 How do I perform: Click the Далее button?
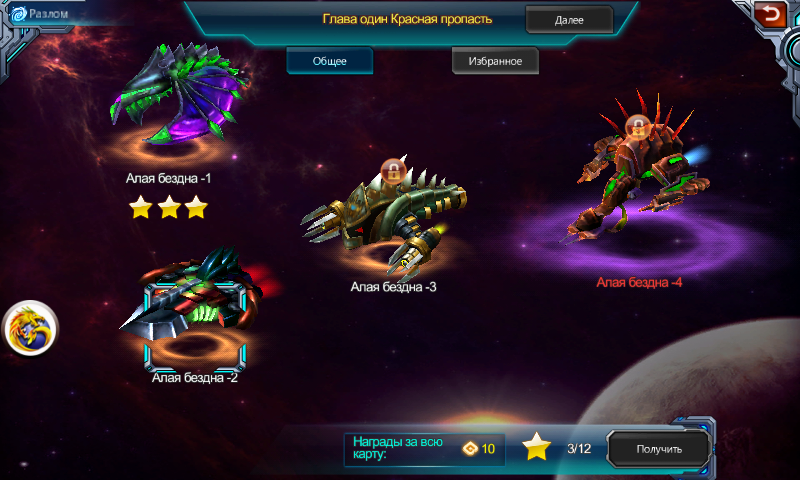click(x=569, y=20)
